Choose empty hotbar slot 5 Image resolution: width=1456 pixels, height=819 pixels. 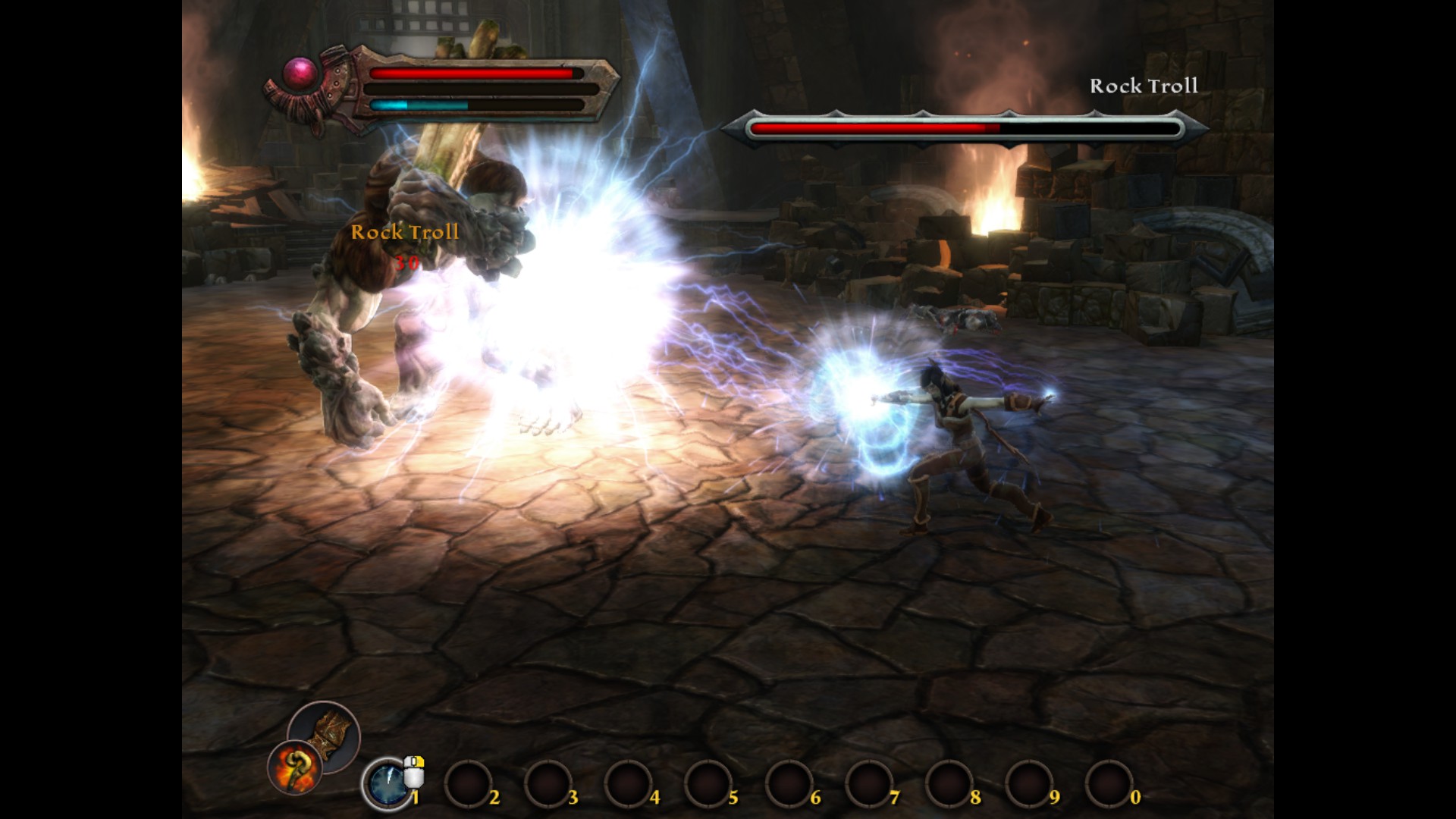pyautogui.click(x=708, y=784)
